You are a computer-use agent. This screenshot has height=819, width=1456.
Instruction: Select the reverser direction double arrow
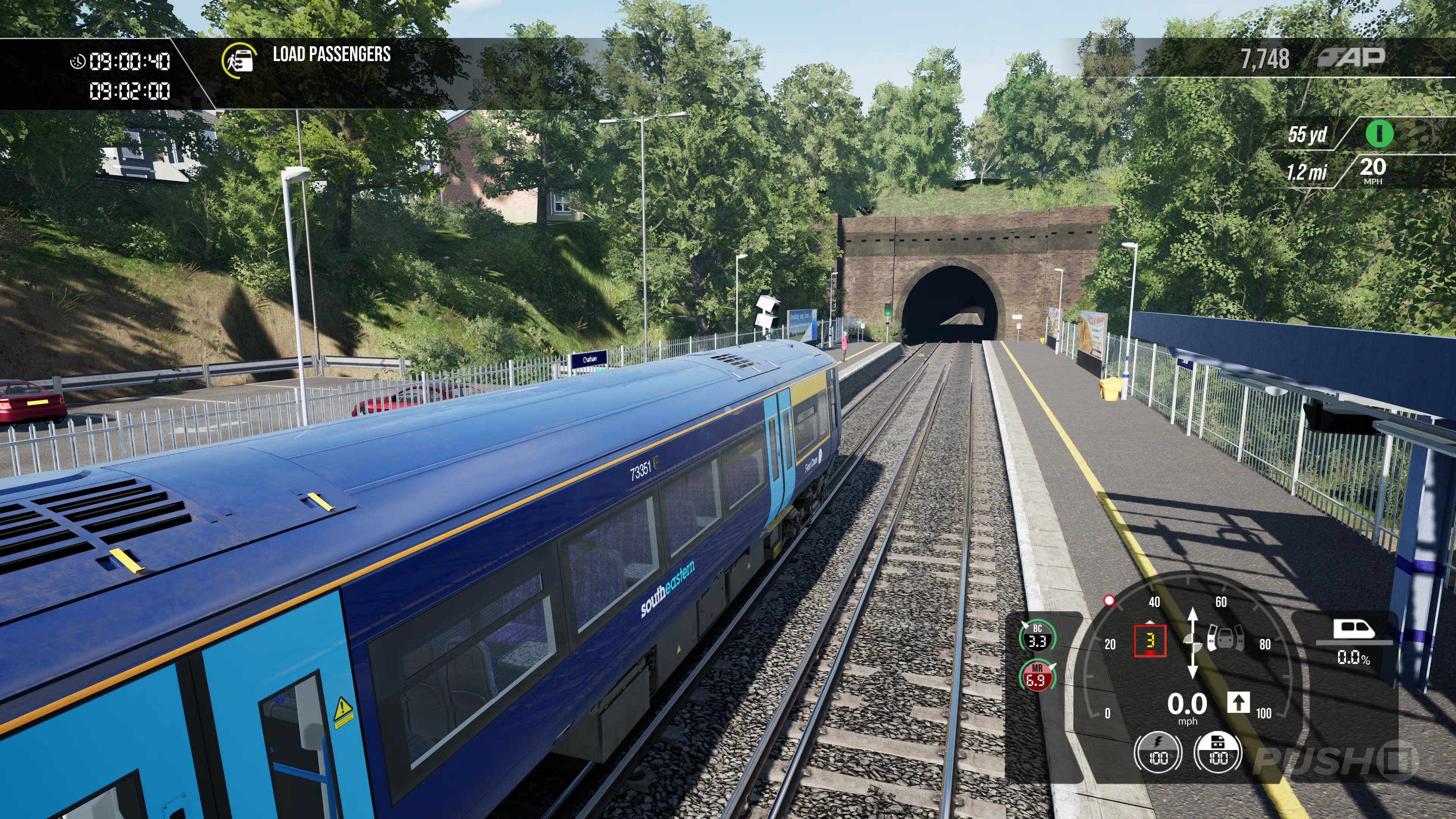pyautogui.click(x=1192, y=643)
